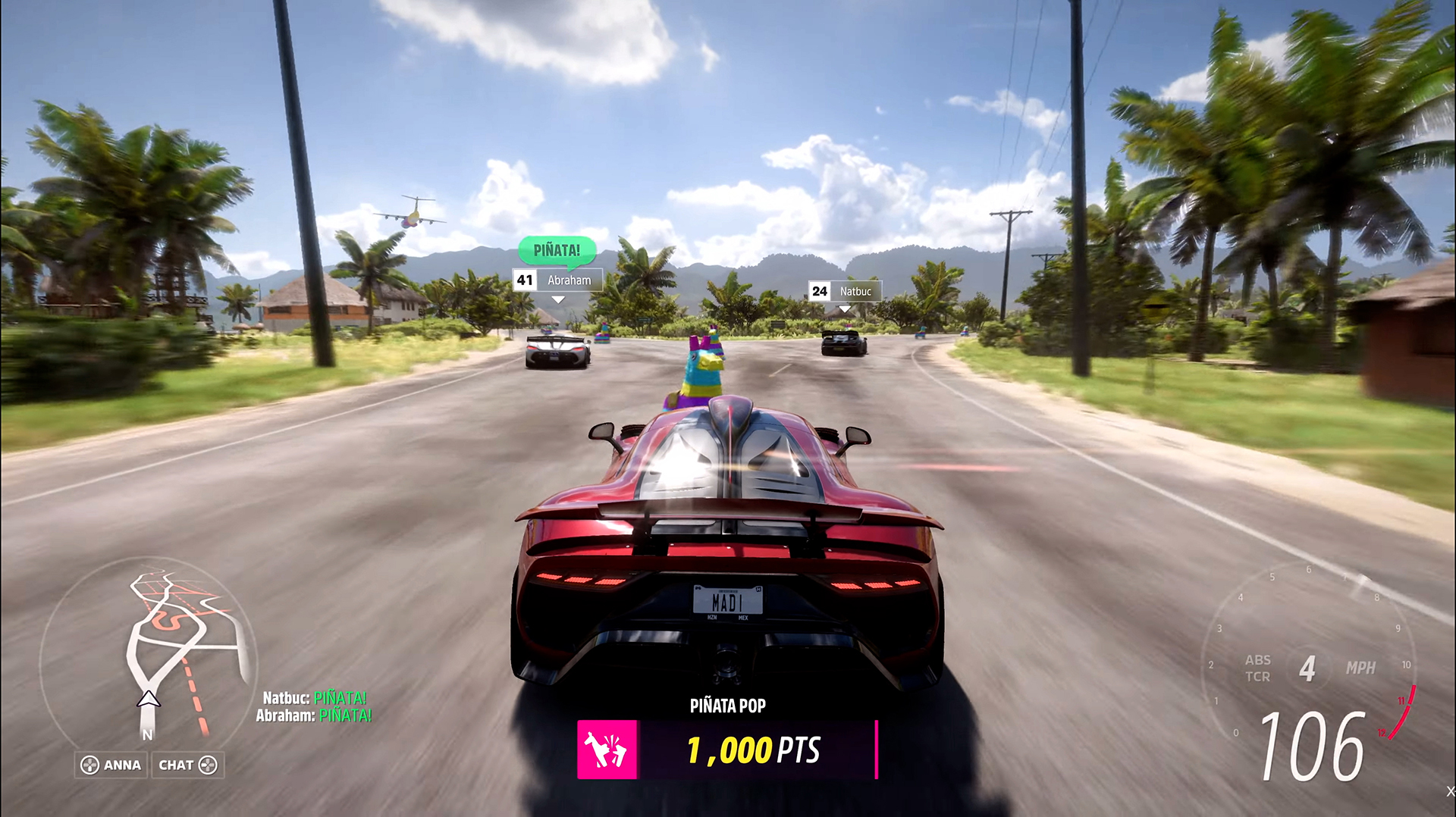Click the pink Piñata Pop skill icon
The image size is (1456, 817).
coord(607,750)
